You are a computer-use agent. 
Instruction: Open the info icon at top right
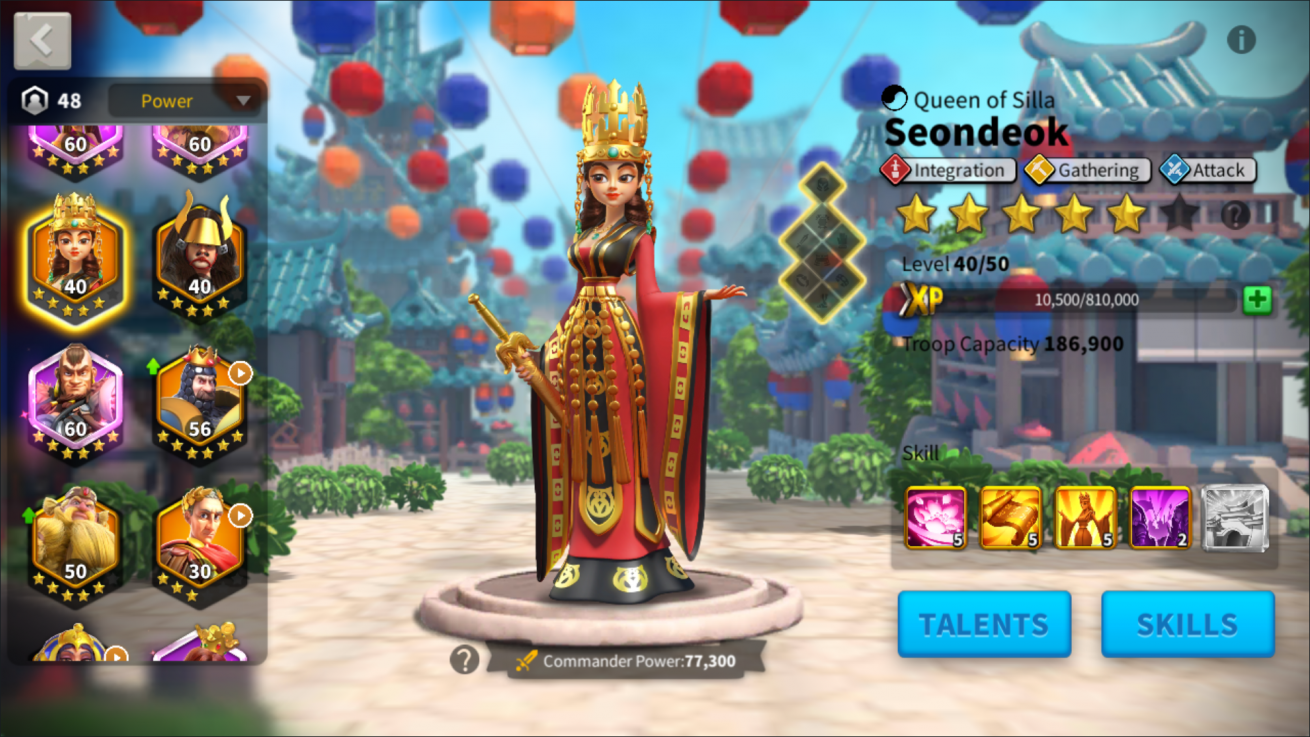[x=1241, y=40]
